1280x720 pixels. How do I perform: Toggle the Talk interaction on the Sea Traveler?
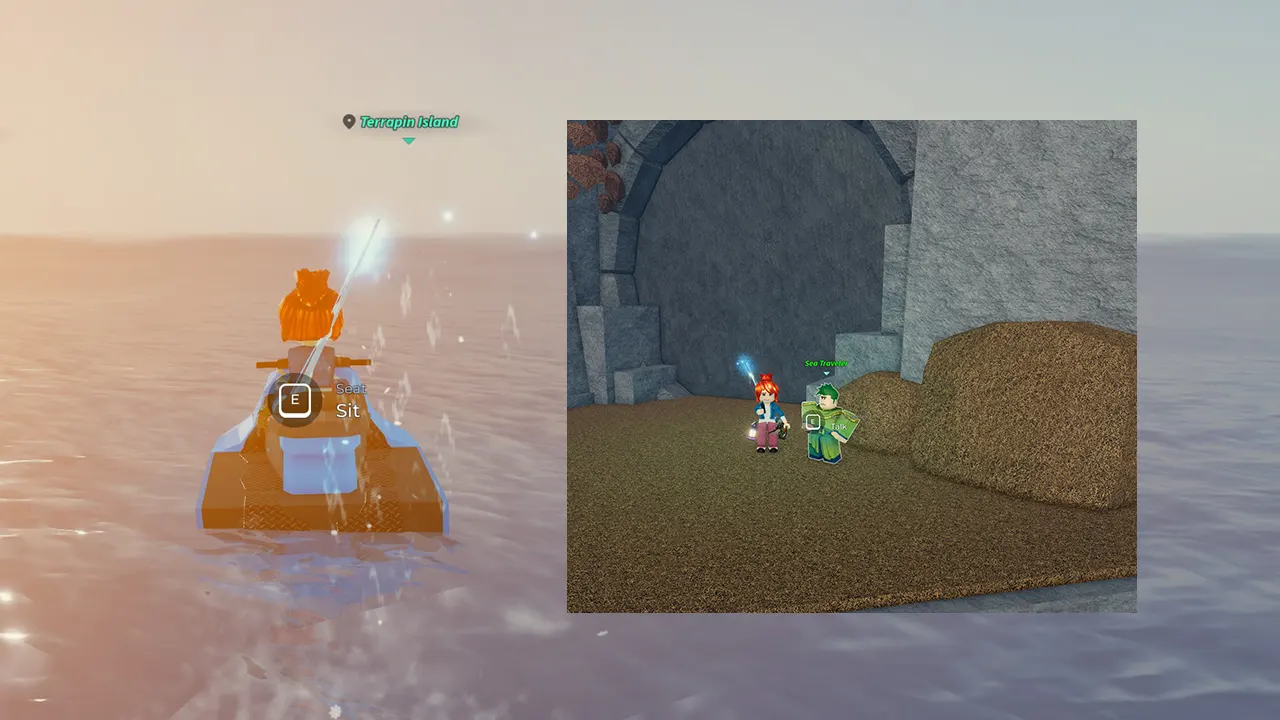(813, 421)
